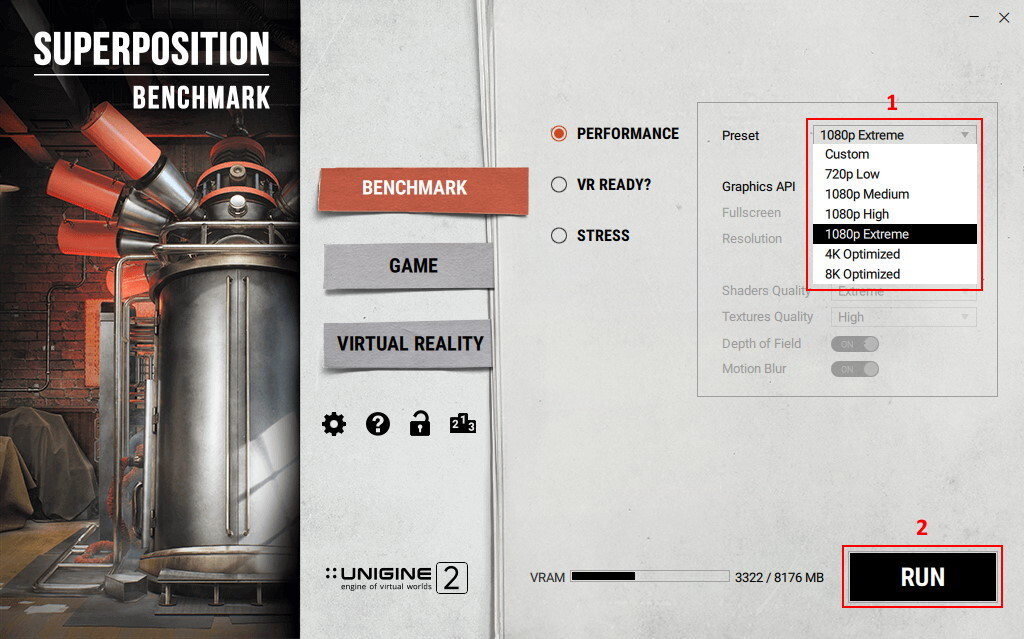Viewport: 1024px width, 639px height.
Task: Close the benchmark window
Action: click(x=1004, y=17)
